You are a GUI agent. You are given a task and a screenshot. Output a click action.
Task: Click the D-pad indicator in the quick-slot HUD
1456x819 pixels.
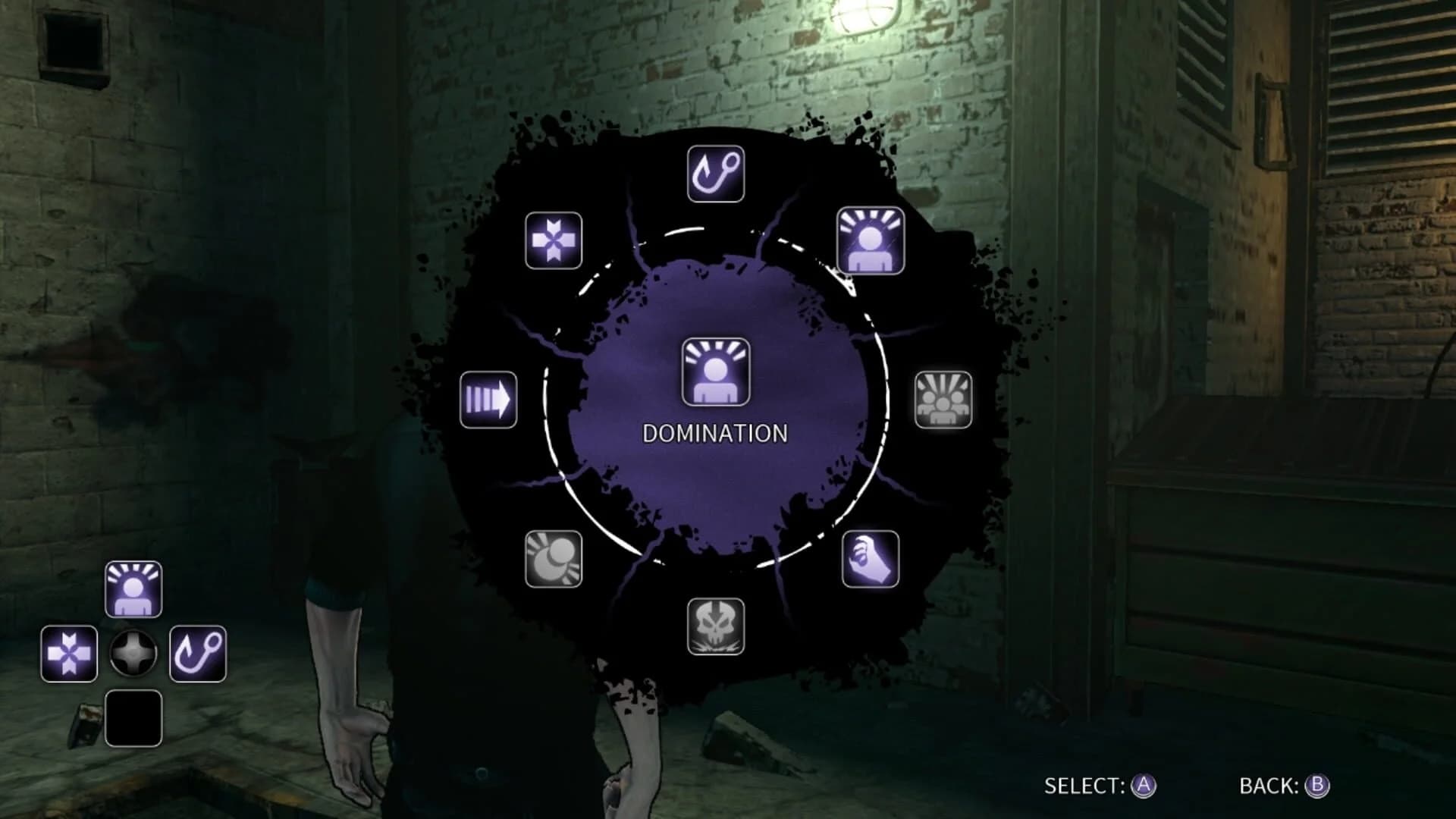(133, 653)
